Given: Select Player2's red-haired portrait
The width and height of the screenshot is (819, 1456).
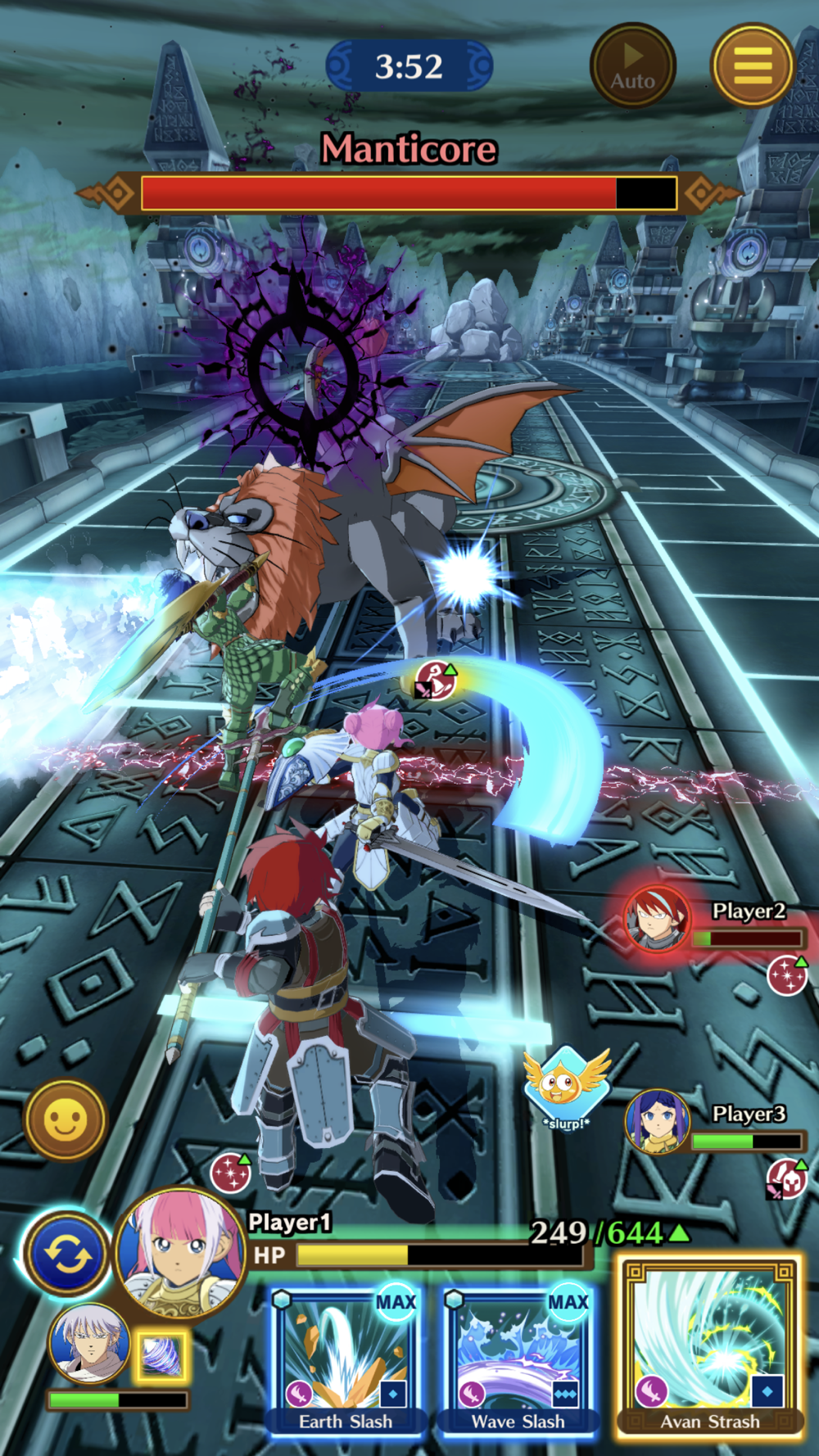Looking at the screenshot, I should tap(657, 920).
